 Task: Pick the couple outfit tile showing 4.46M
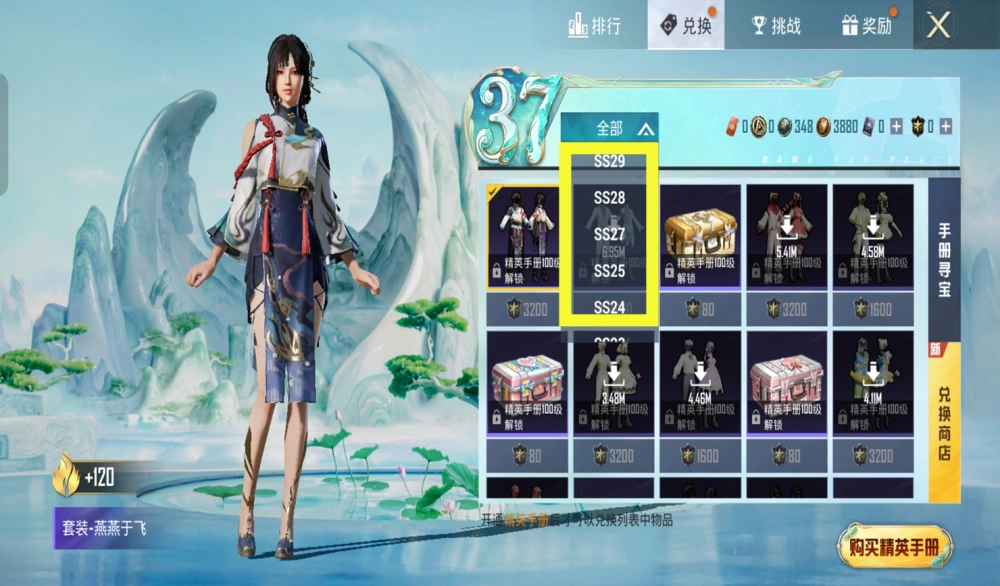tap(701, 385)
